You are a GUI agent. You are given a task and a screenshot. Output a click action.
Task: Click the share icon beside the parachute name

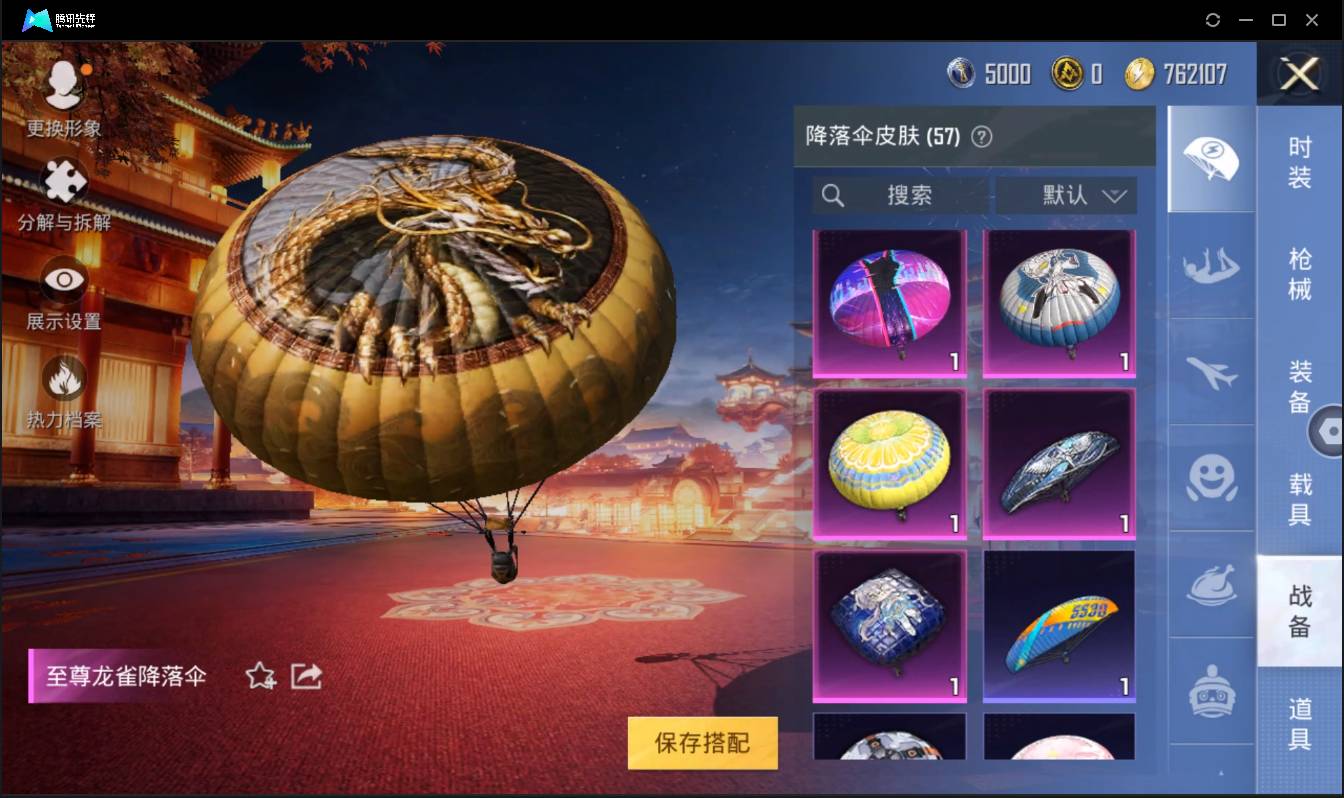(305, 676)
